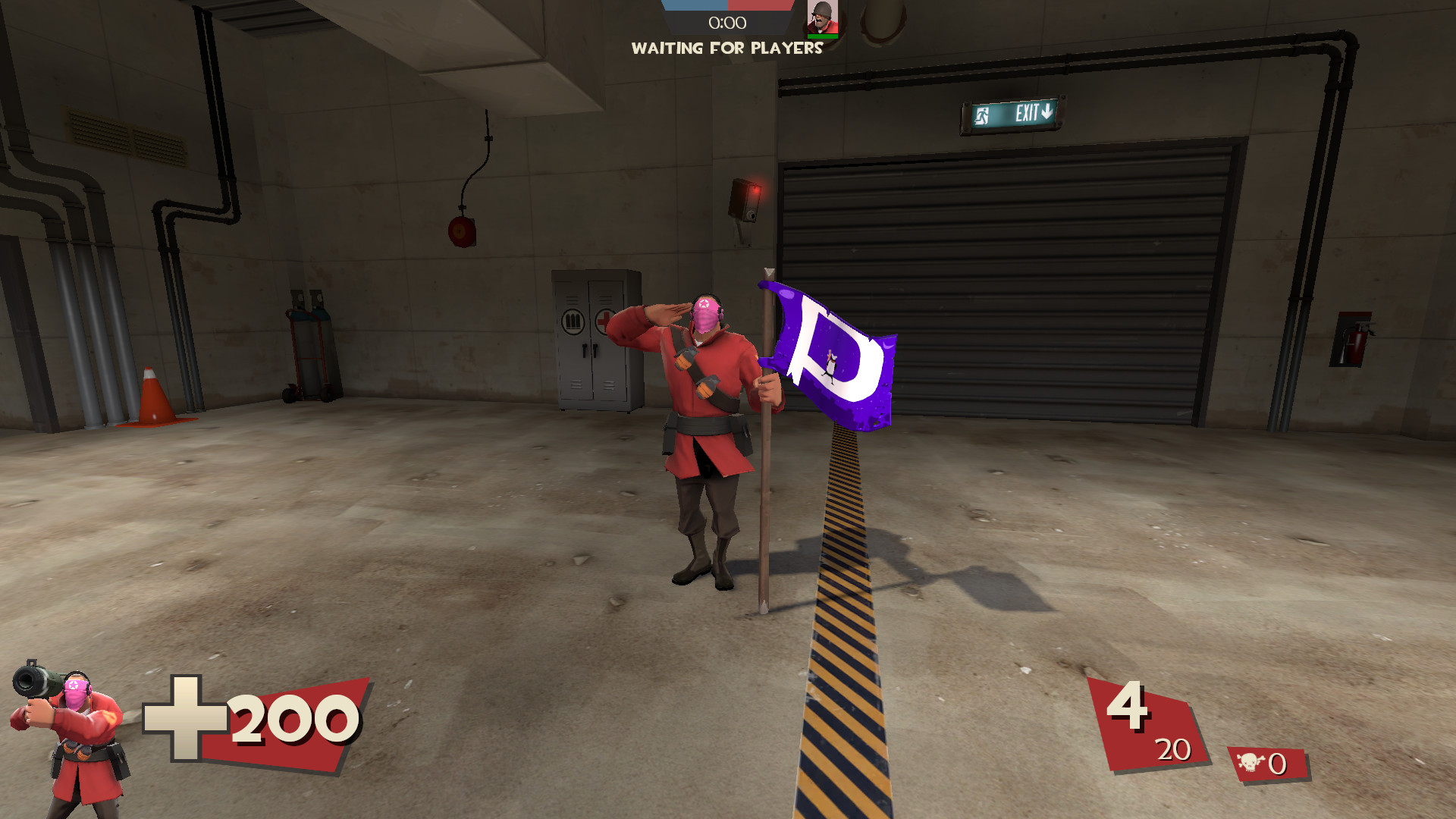Viewport: 1456px width, 819px height.
Task: Click the medic cross emblem on the locker
Action: (x=603, y=322)
